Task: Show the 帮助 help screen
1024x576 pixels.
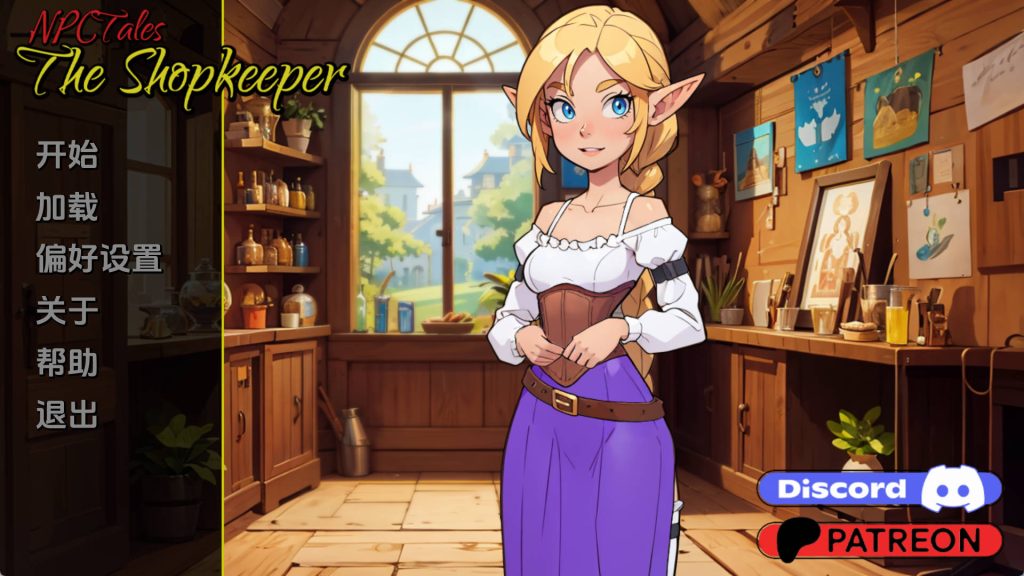Action: pos(67,362)
